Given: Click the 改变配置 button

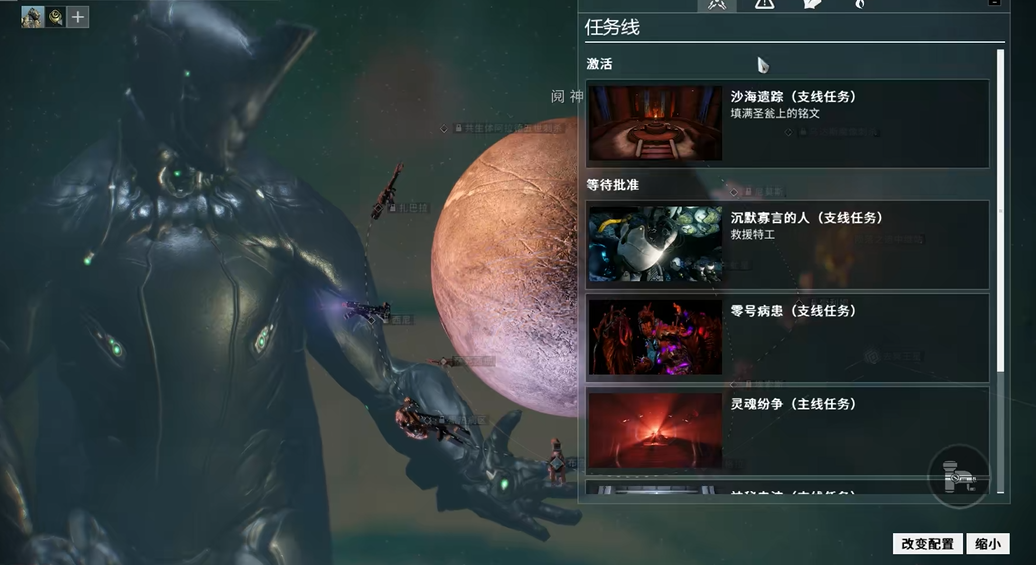Looking at the screenshot, I should (x=928, y=544).
